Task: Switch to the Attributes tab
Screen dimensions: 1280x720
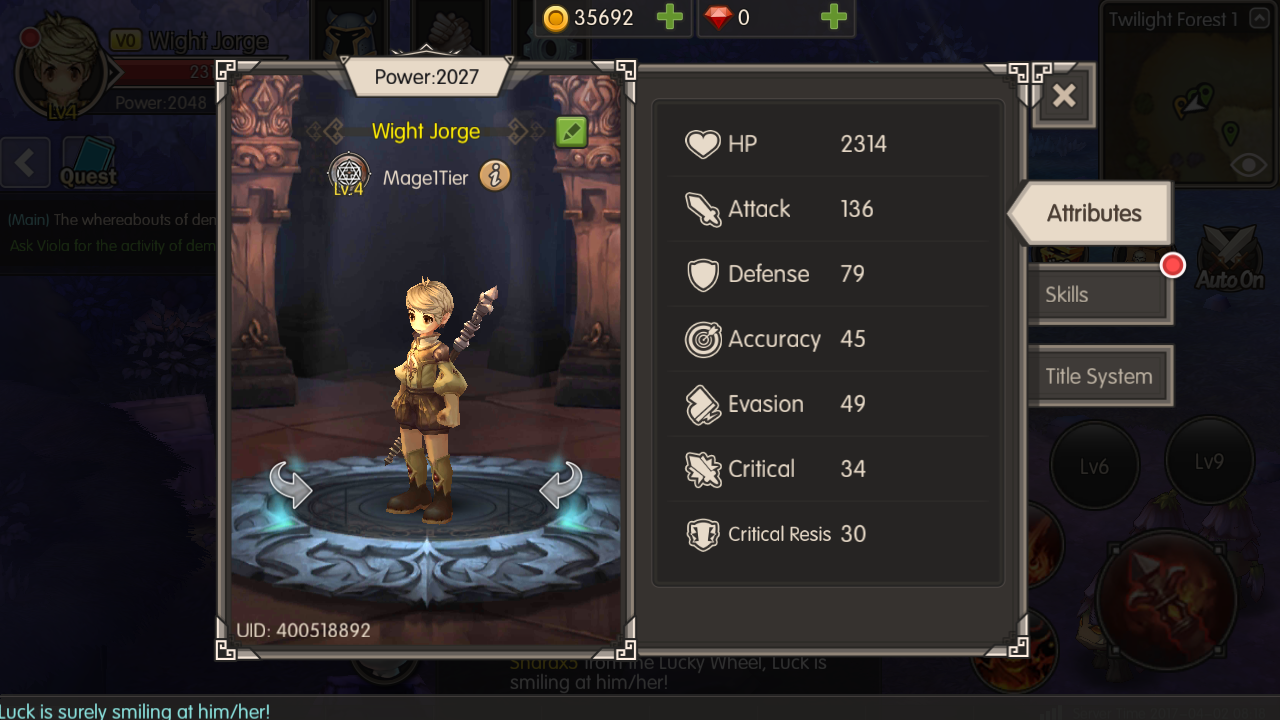Action: coord(1093,213)
